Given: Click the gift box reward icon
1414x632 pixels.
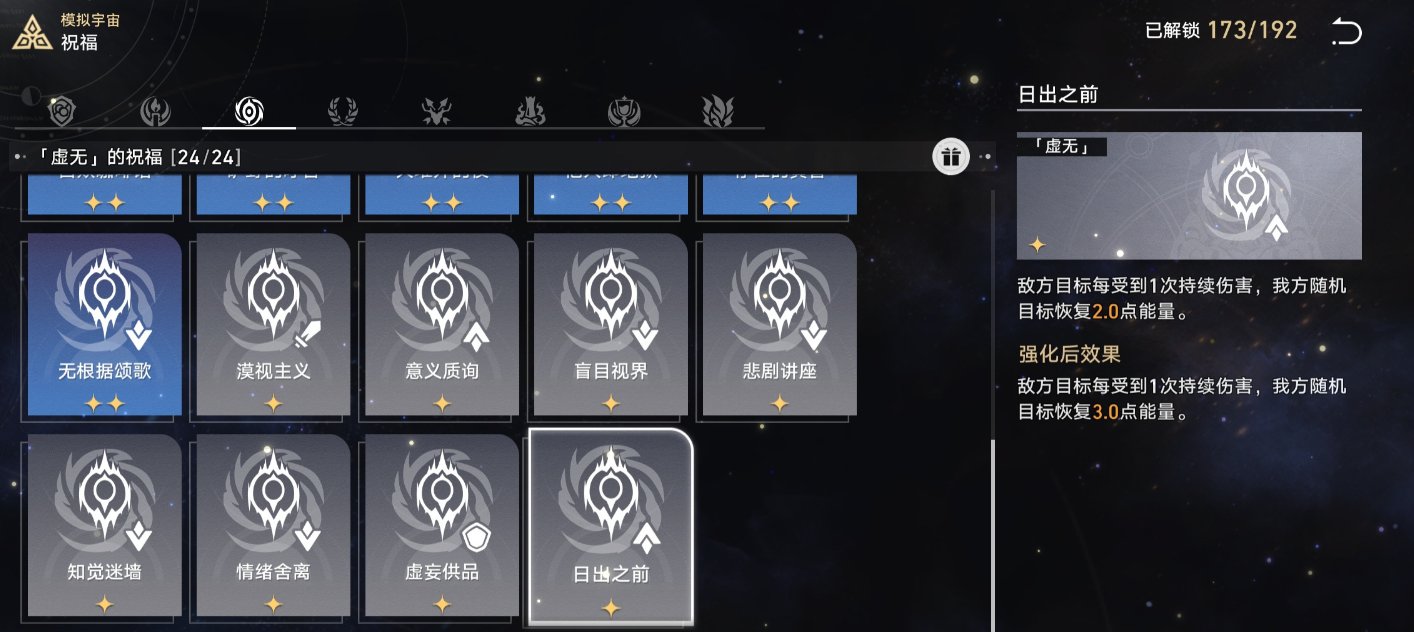Looking at the screenshot, I should point(950,157).
